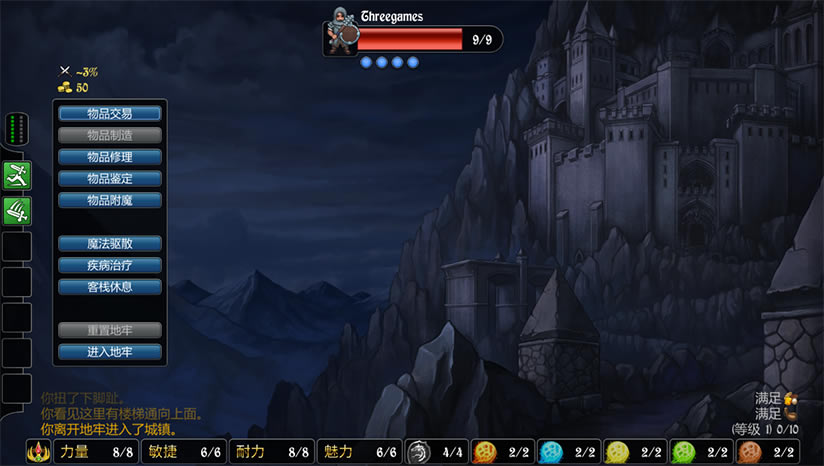Open the red crown emblem icon

tap(40, 452)
